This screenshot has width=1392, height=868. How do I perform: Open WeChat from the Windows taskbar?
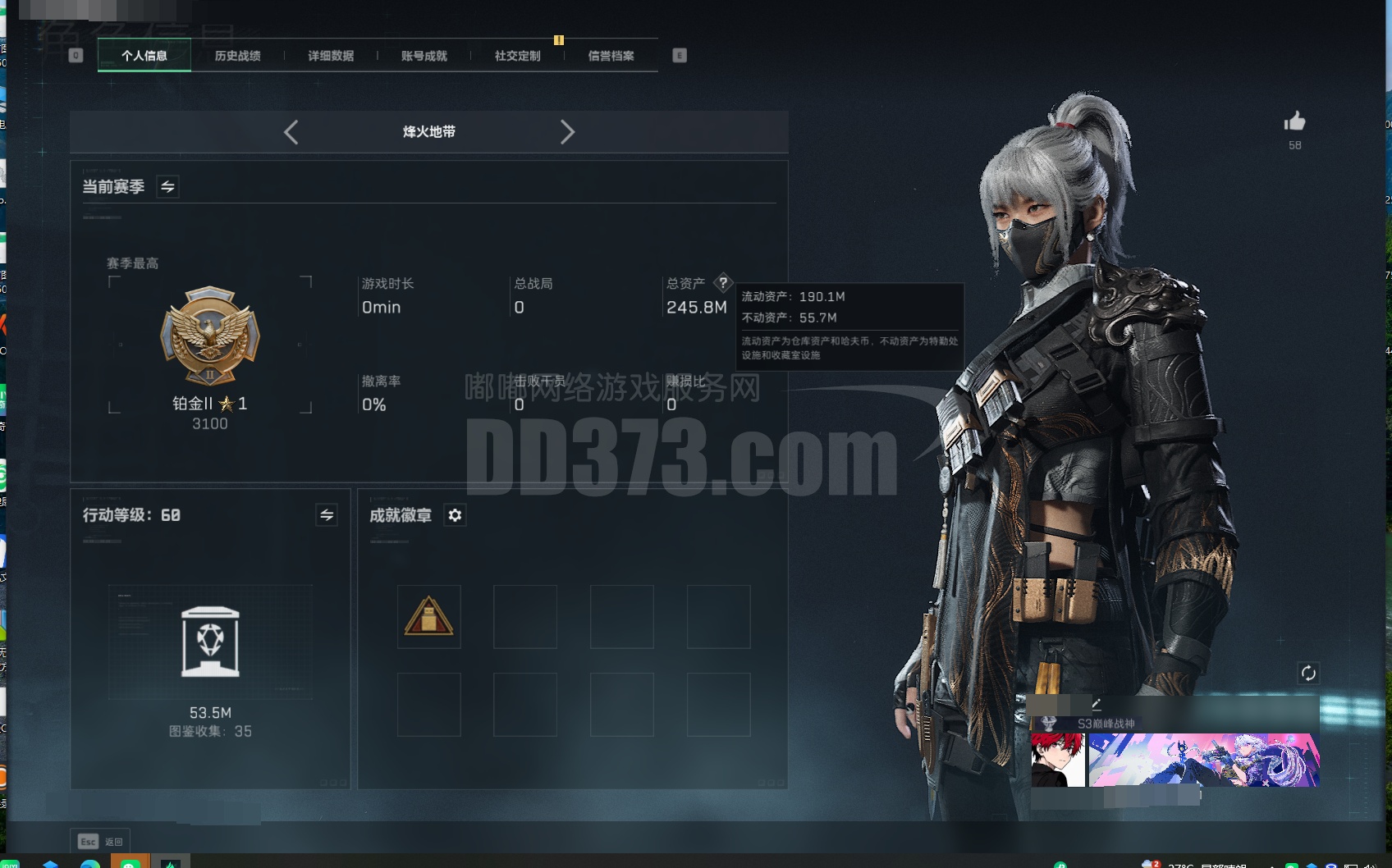click(130, 863)
